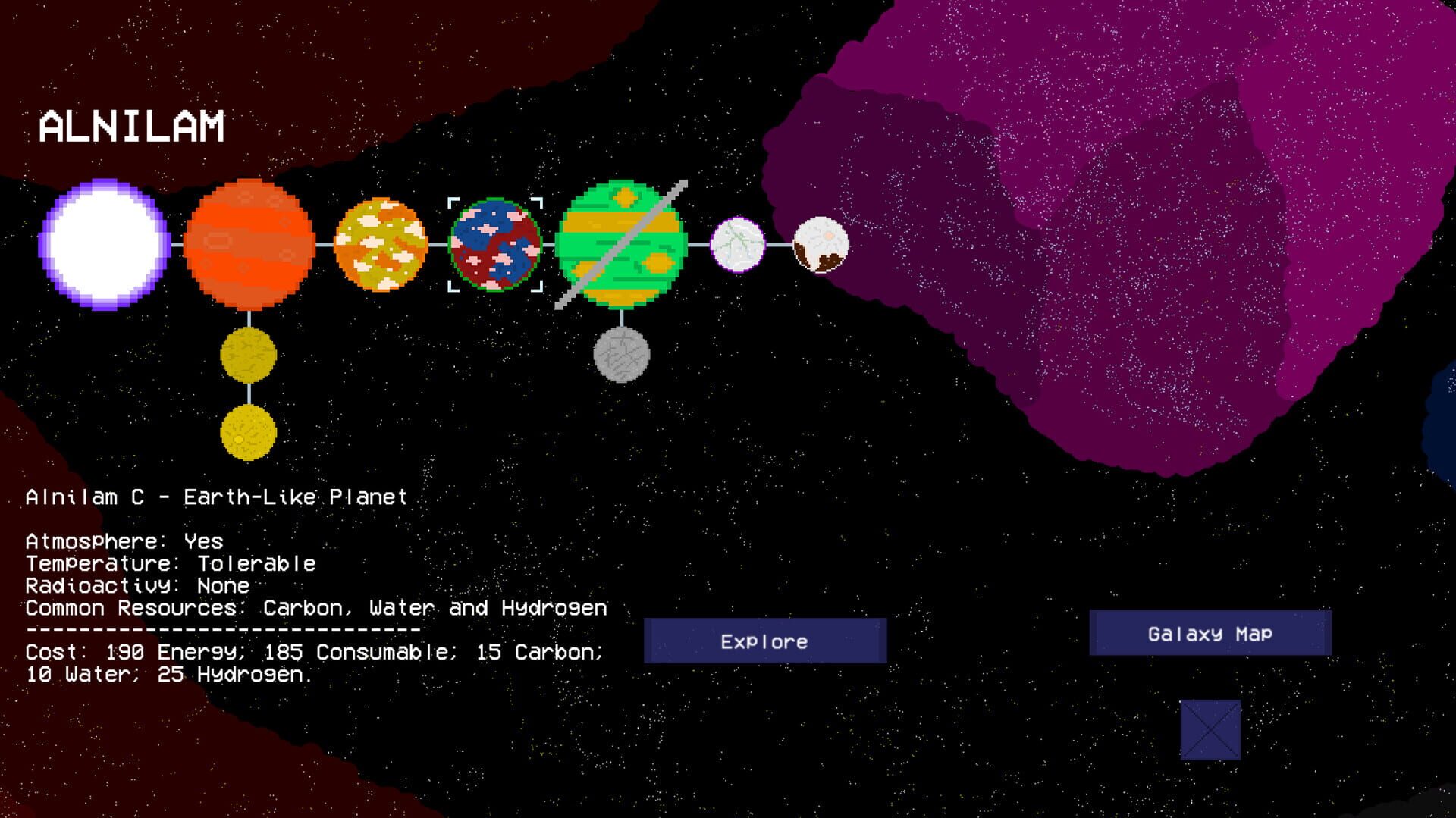Select the gray moon below the green planet
The image size is (1456, 818).
[x=622, y=355]
